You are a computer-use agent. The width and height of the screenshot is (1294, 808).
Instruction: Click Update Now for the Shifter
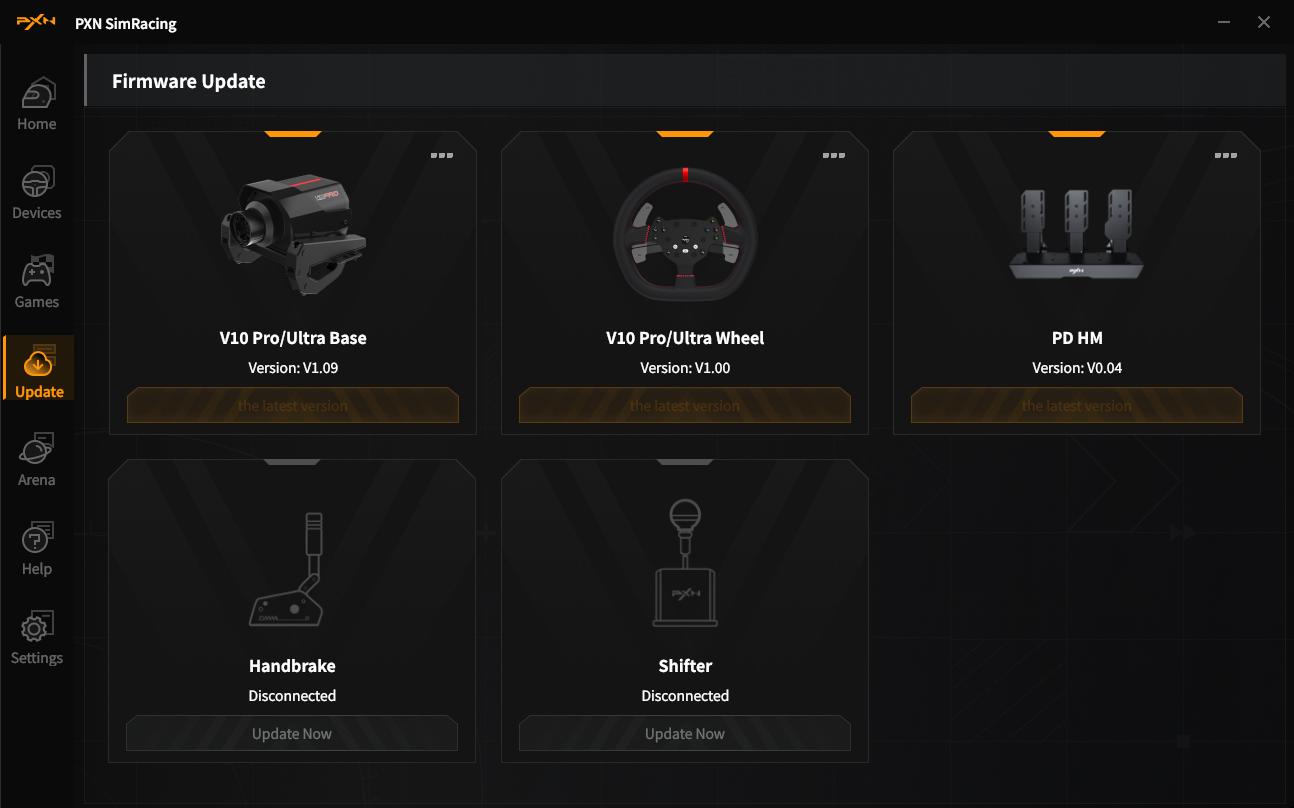pos(685,734)
